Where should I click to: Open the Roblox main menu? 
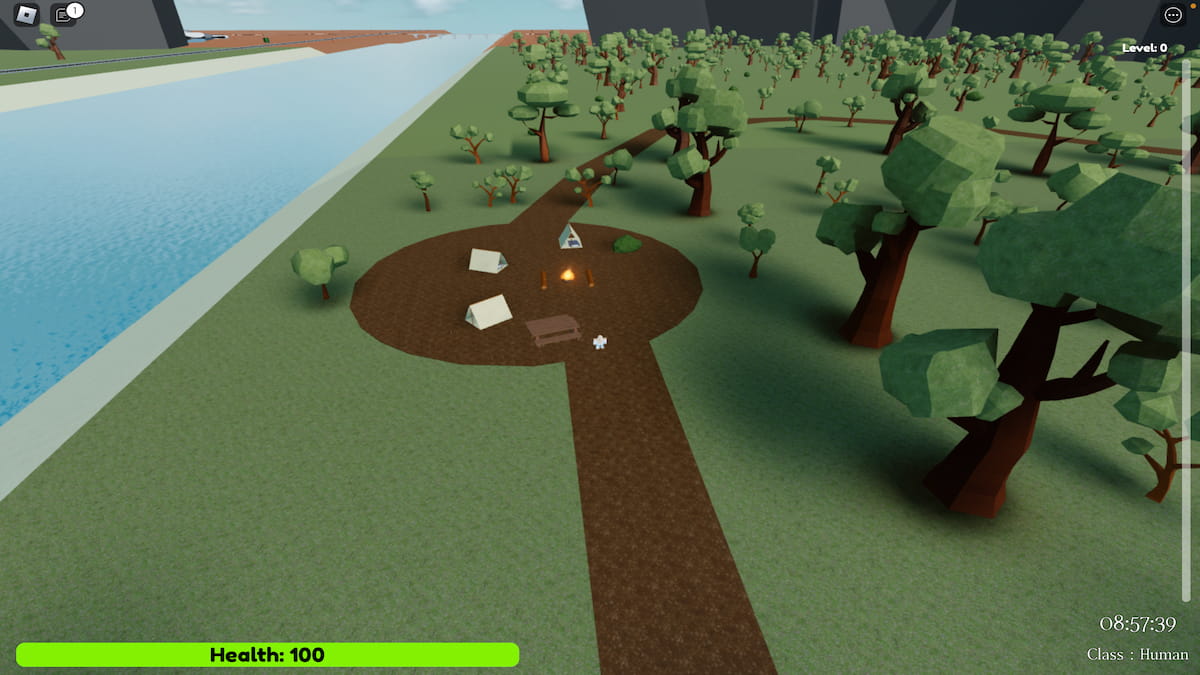pyautogui.click(x=26, y=15)
